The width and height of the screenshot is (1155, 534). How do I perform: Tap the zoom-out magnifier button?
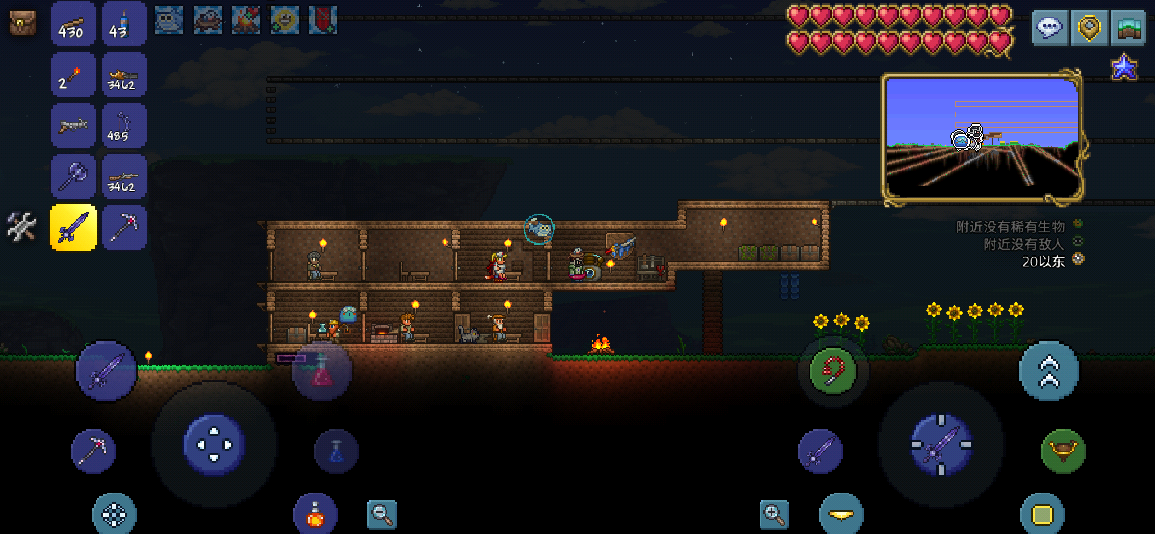(x=381, y=514)
